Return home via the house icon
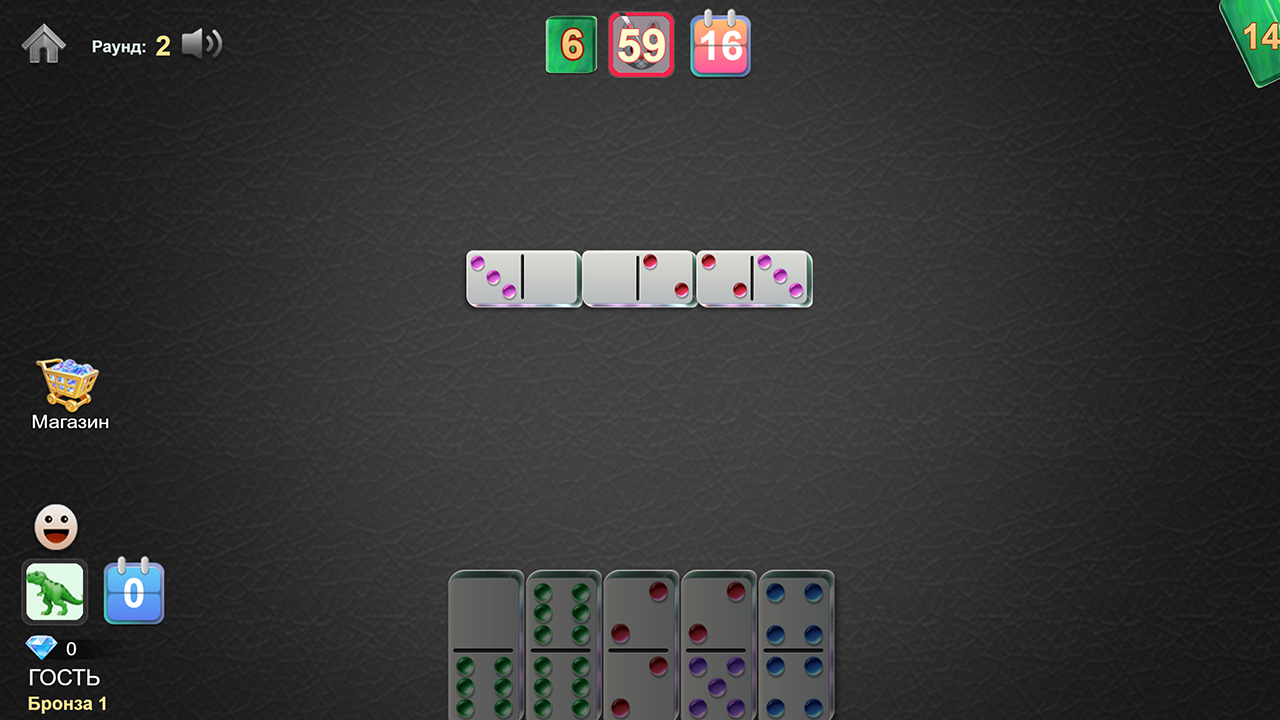The image size is (1280, 720). tap(43, 43)
